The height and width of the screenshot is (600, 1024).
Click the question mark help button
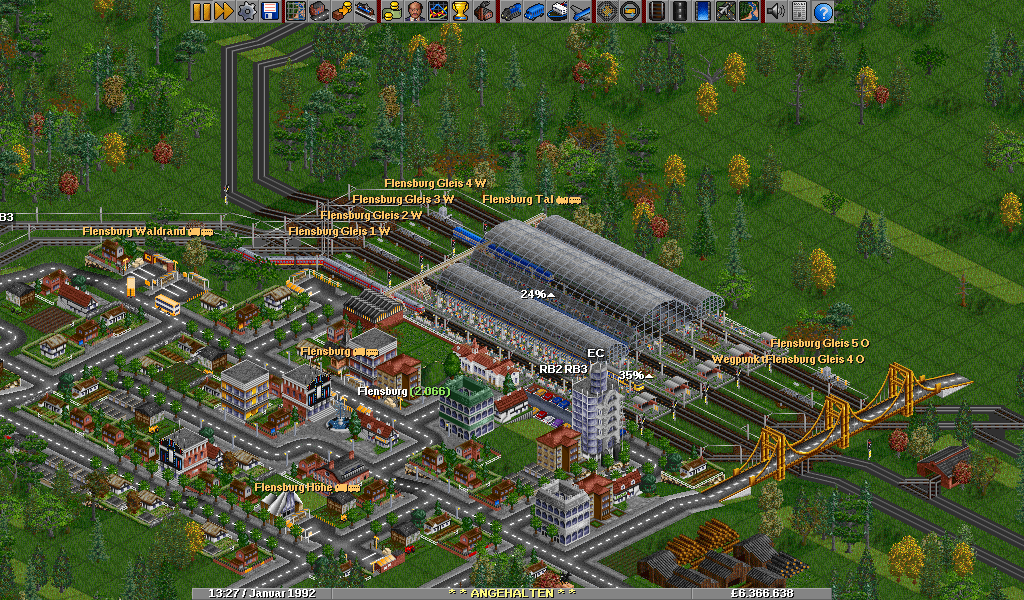(x=823, y=12)
